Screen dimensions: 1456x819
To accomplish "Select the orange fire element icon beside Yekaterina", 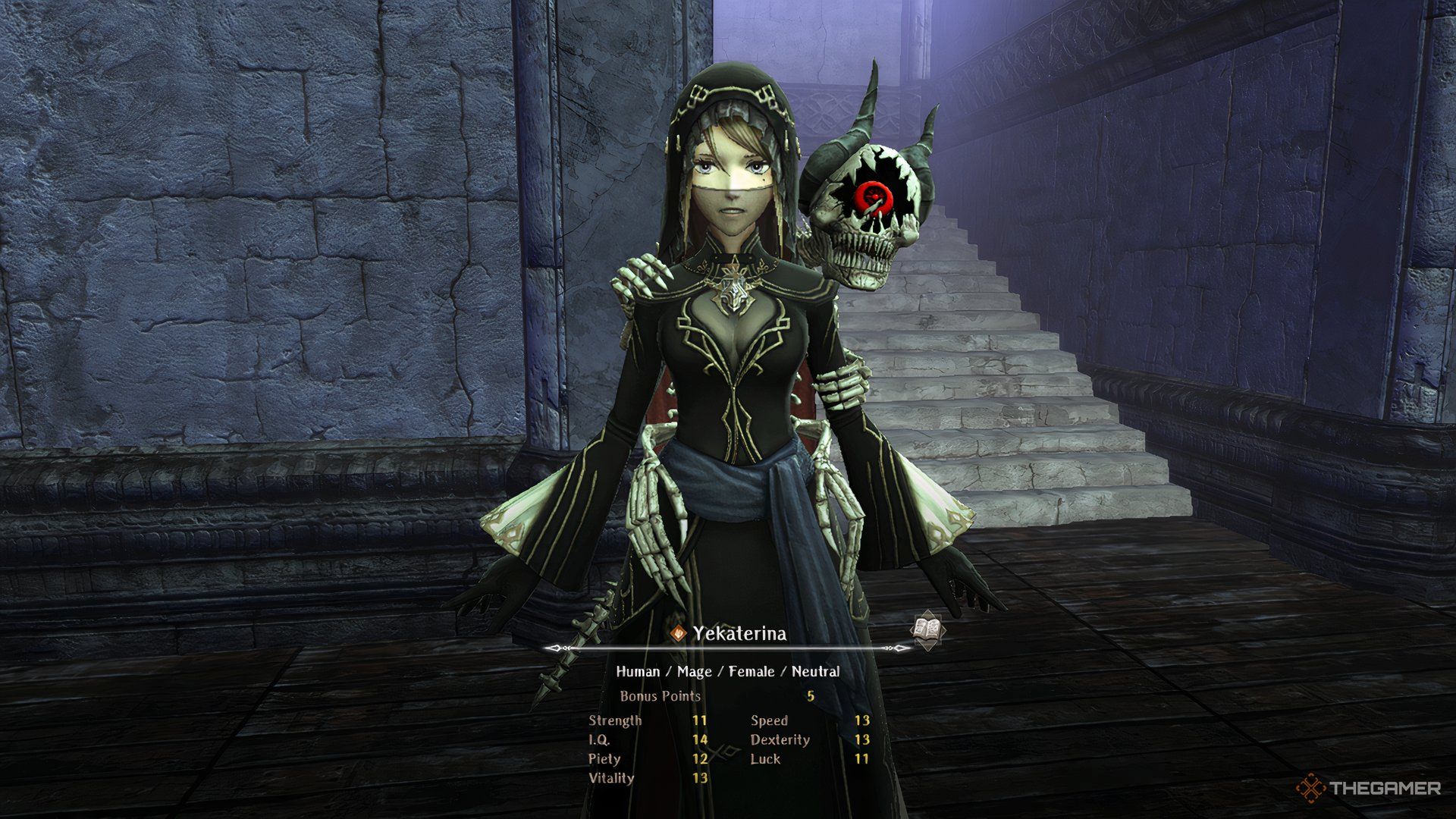I will [x=679, y=634].
